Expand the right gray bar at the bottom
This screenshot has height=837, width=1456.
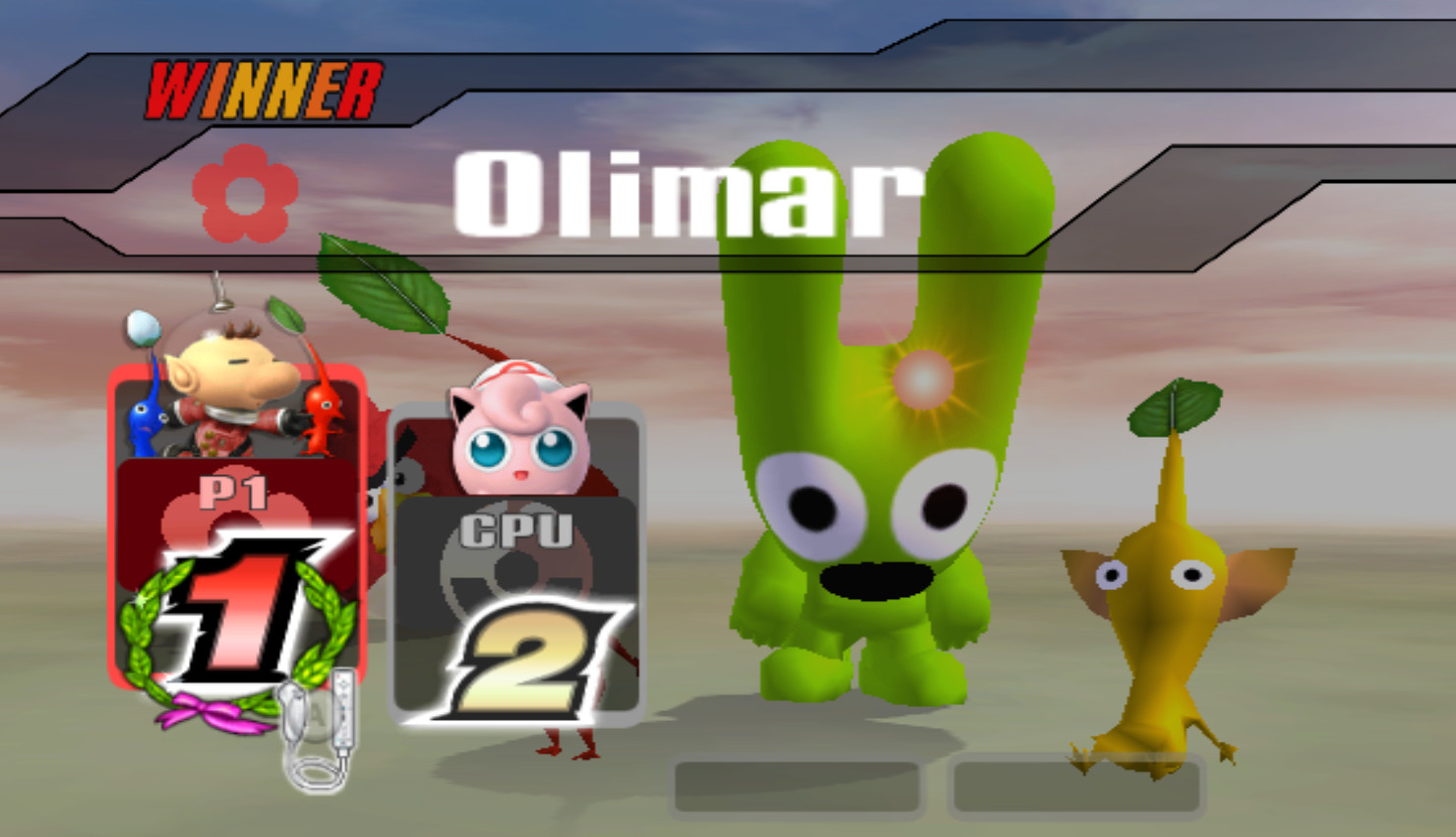(x=1076, y=786)
